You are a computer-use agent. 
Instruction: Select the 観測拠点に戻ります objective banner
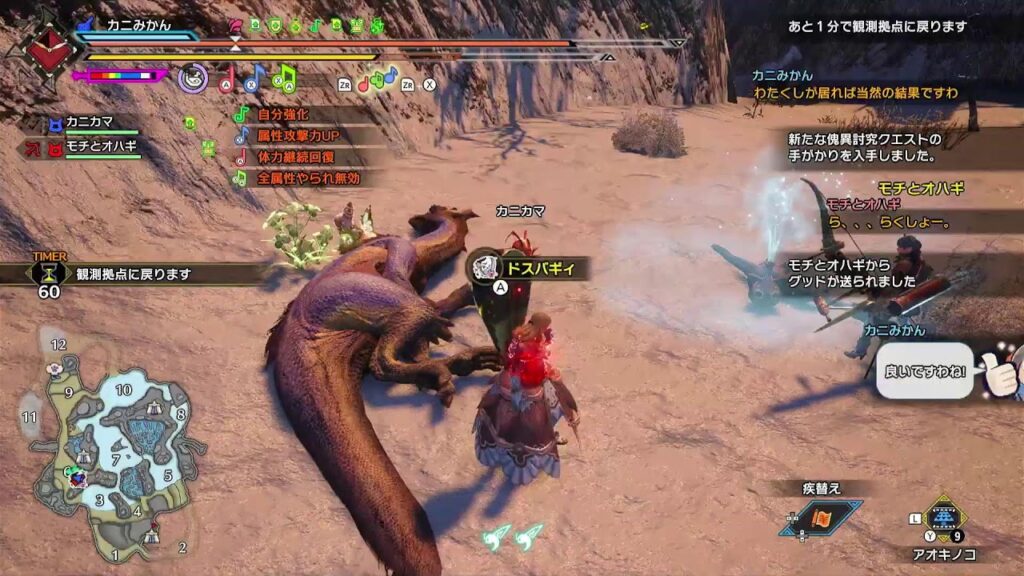(133, 273)
